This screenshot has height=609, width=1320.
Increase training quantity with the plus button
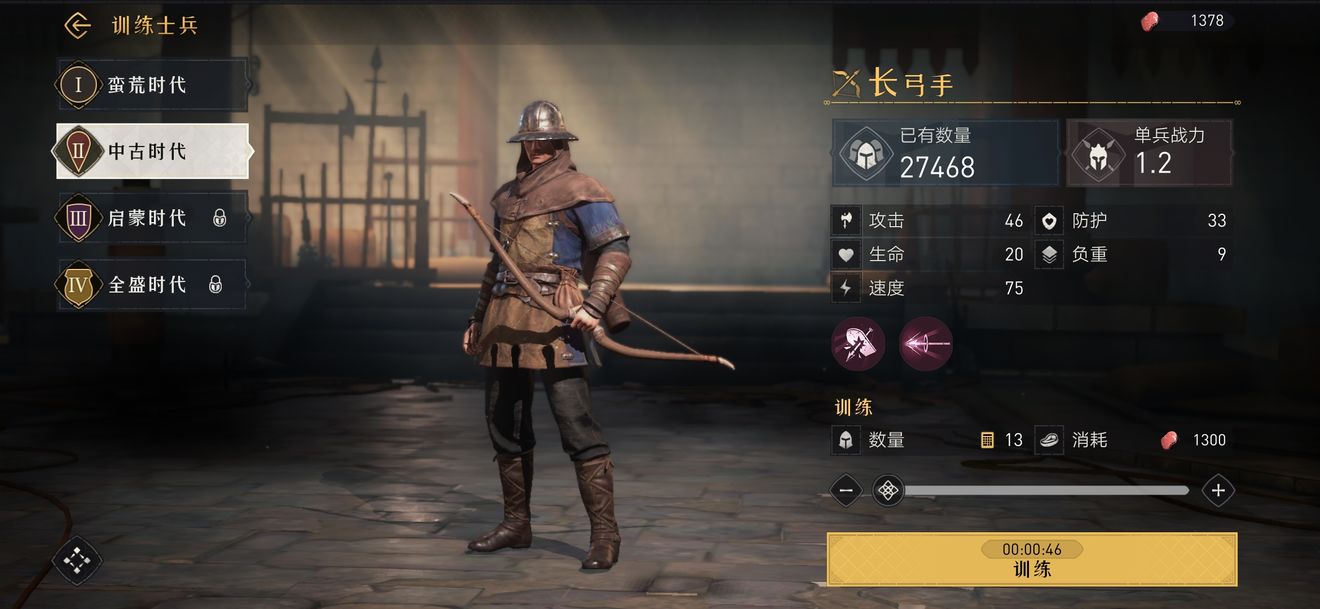[x=1218, y=490]
